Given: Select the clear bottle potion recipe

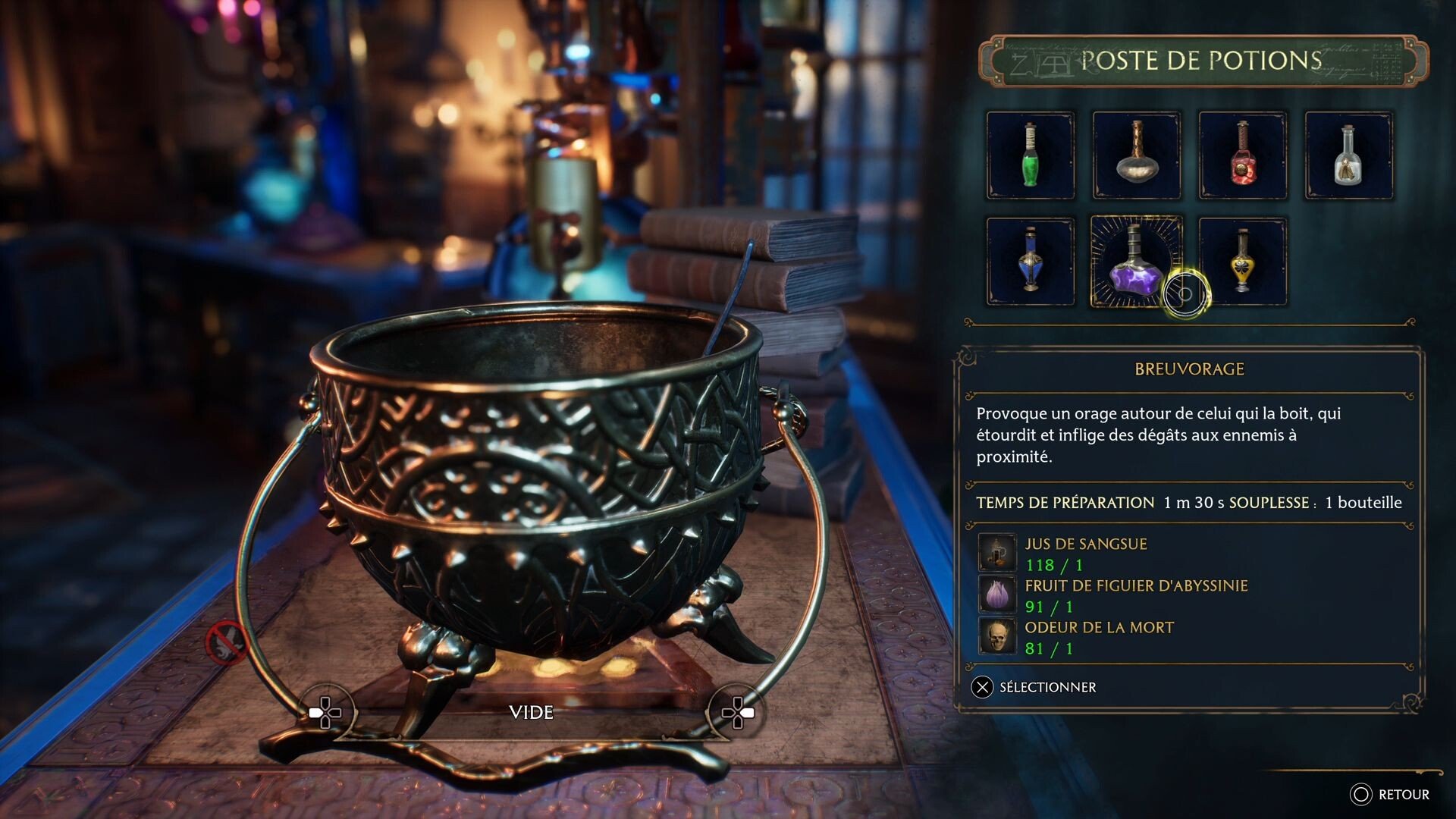Looking at the screenshot, I should coord(1348,155).
